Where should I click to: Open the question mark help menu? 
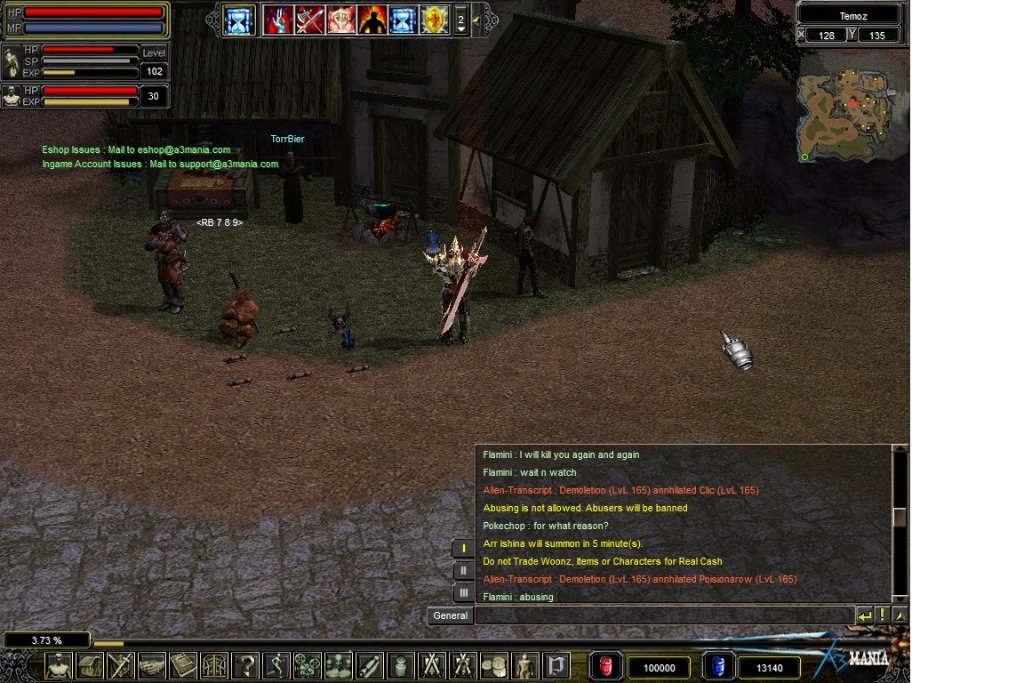tap(245, 665)
